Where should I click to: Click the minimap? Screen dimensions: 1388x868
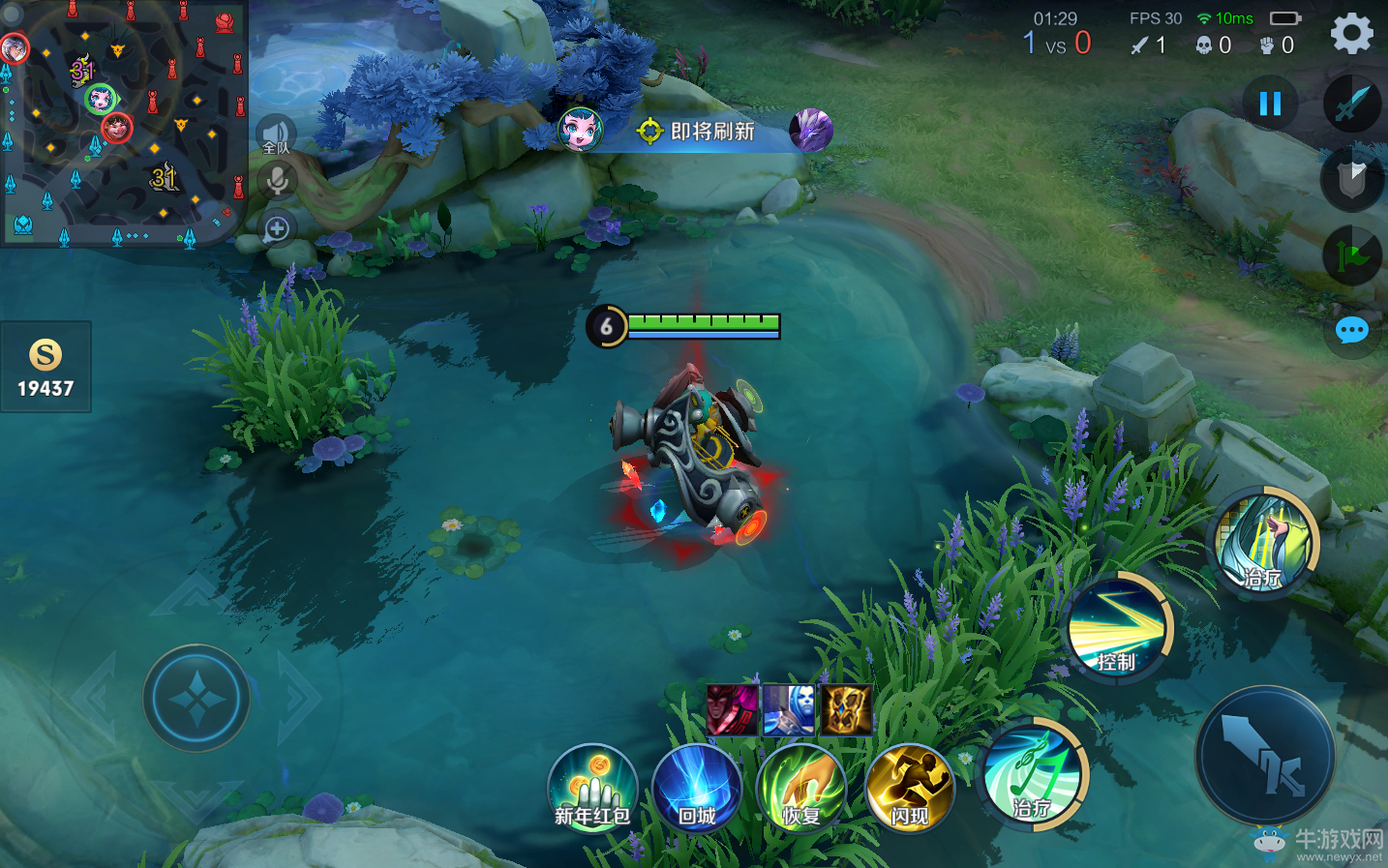click(x=122, y=122)
